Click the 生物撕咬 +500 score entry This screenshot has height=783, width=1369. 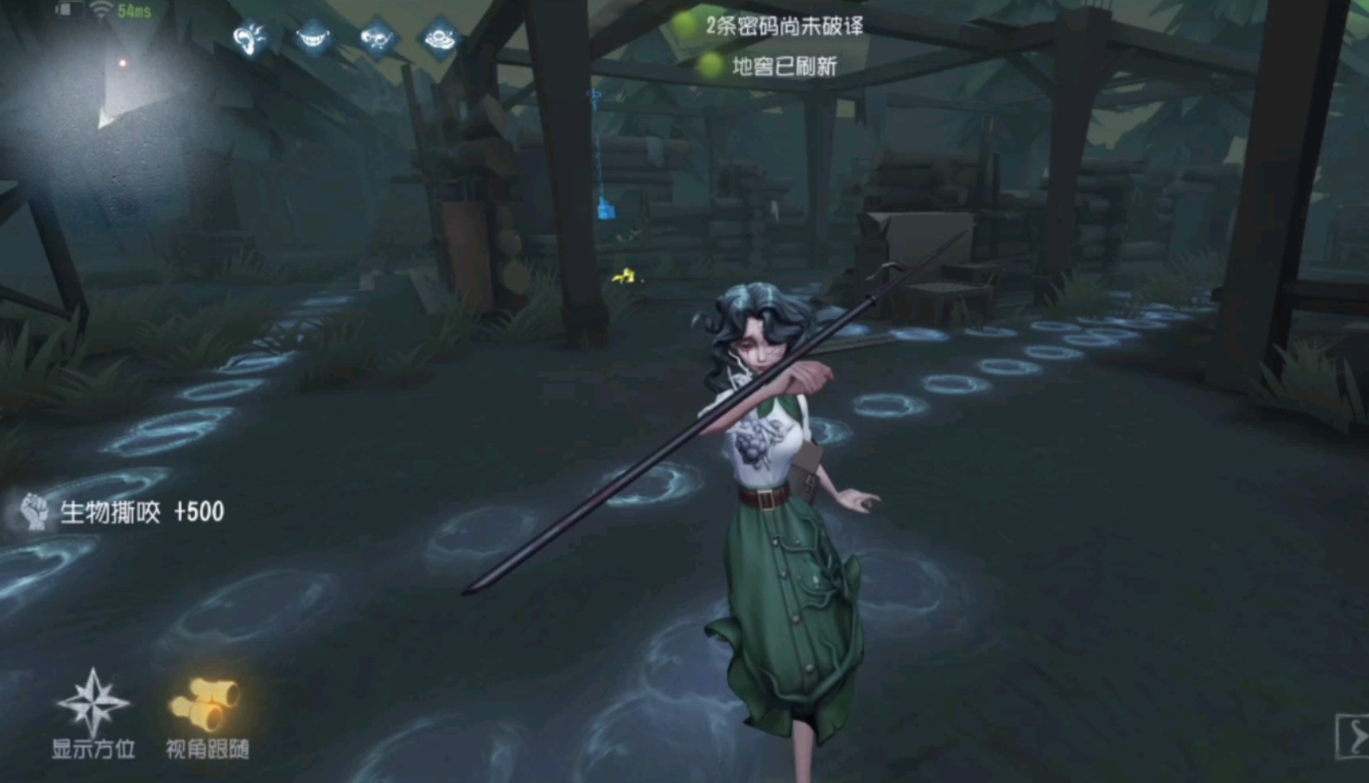coord(142,512)
